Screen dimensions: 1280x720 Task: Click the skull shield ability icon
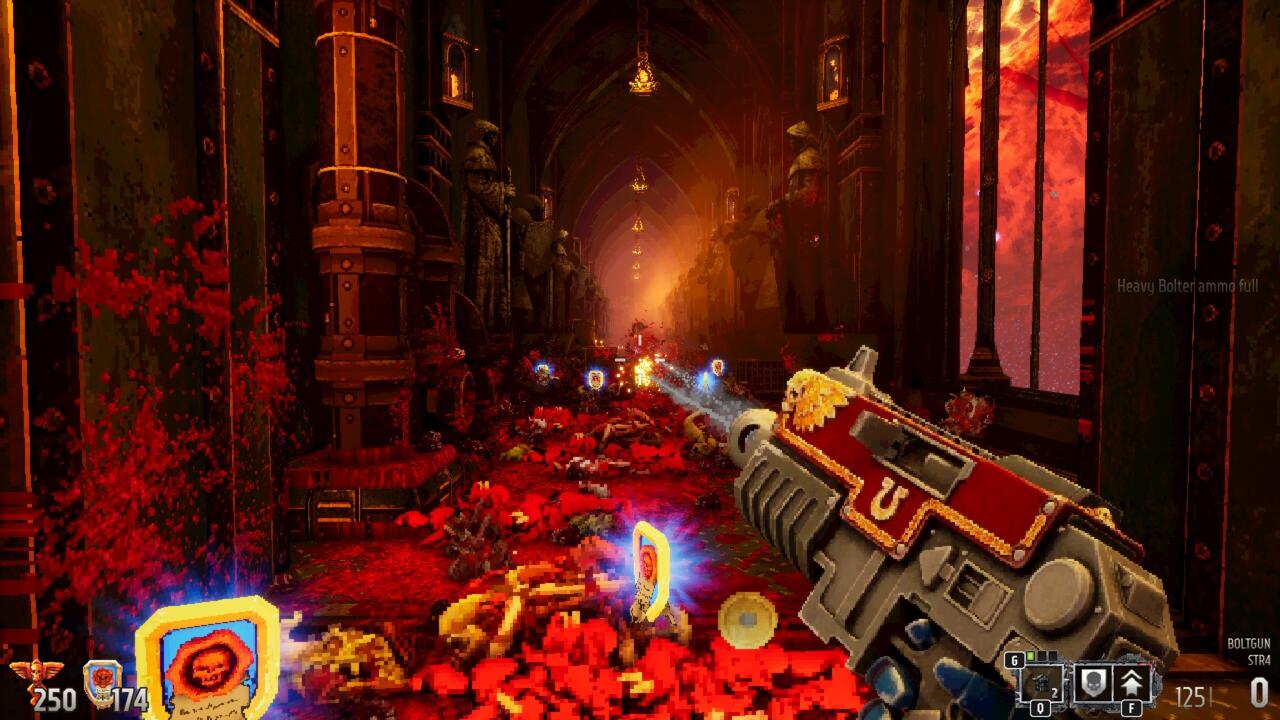tap(1093, 685)
